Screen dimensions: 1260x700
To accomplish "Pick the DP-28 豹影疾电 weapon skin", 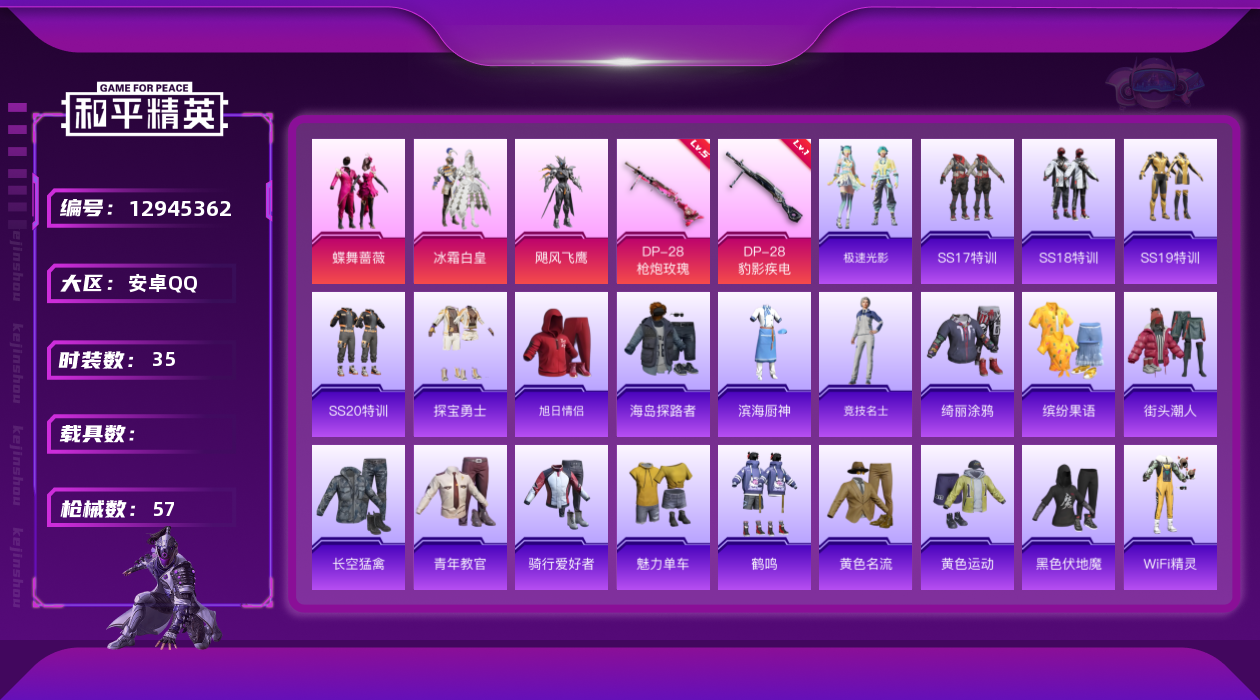I will [x=764, y=211].
